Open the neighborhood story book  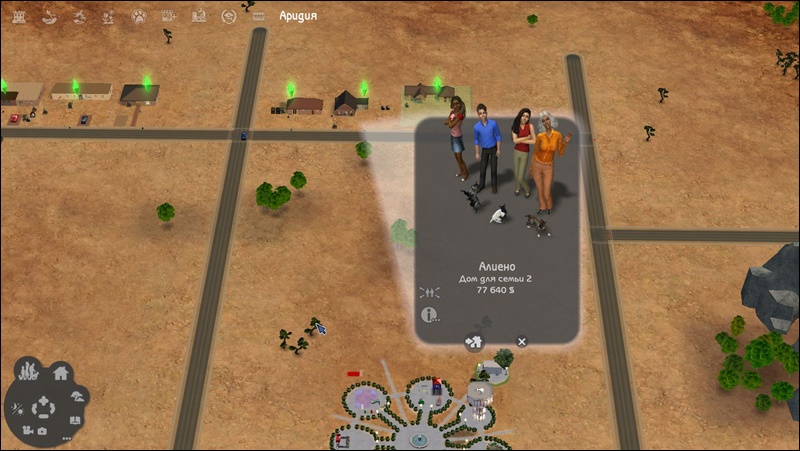tap(74, 420)
